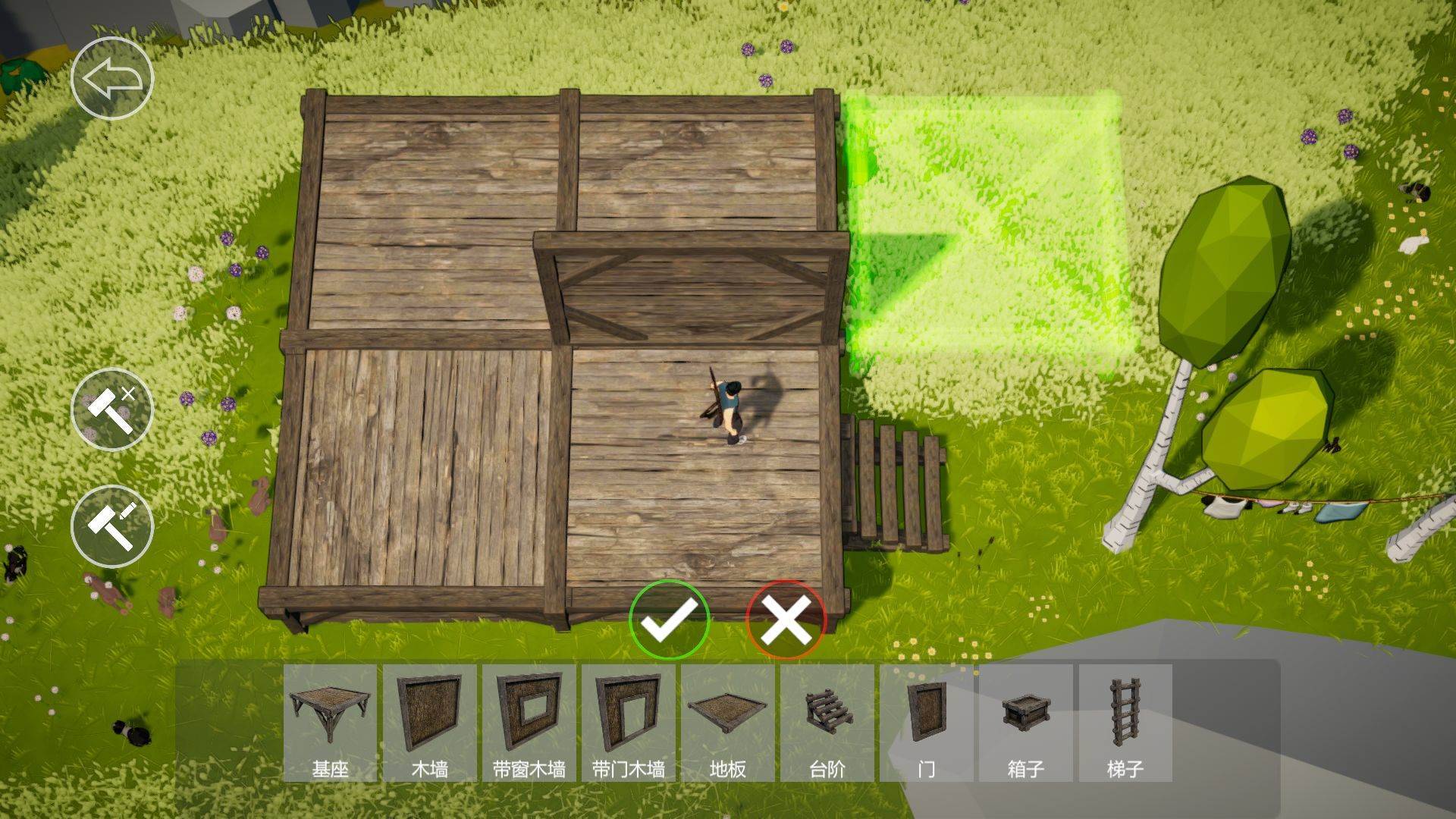Pick the 台阶 stairs piece
Screen dimensions: 1456x819
(827, 723)
